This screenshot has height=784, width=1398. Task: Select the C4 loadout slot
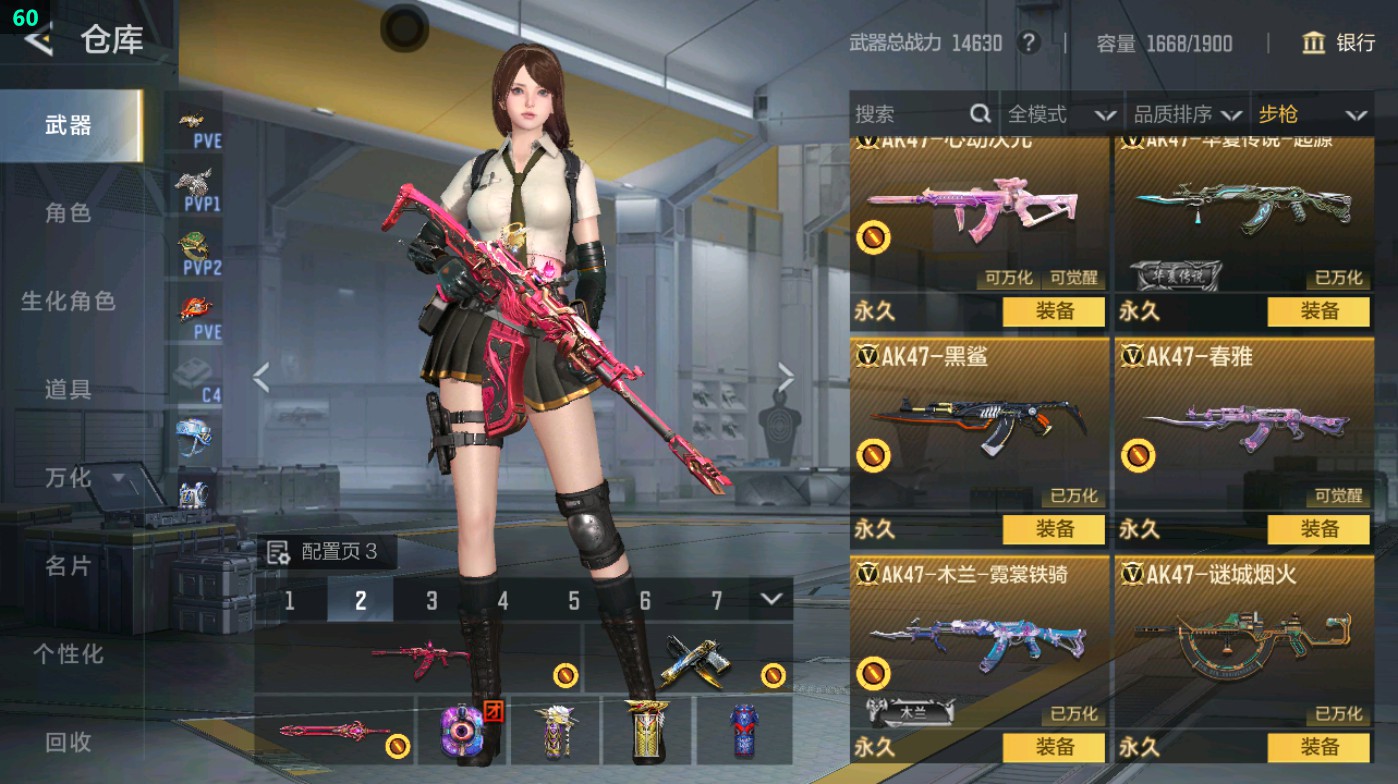[197, 380]
